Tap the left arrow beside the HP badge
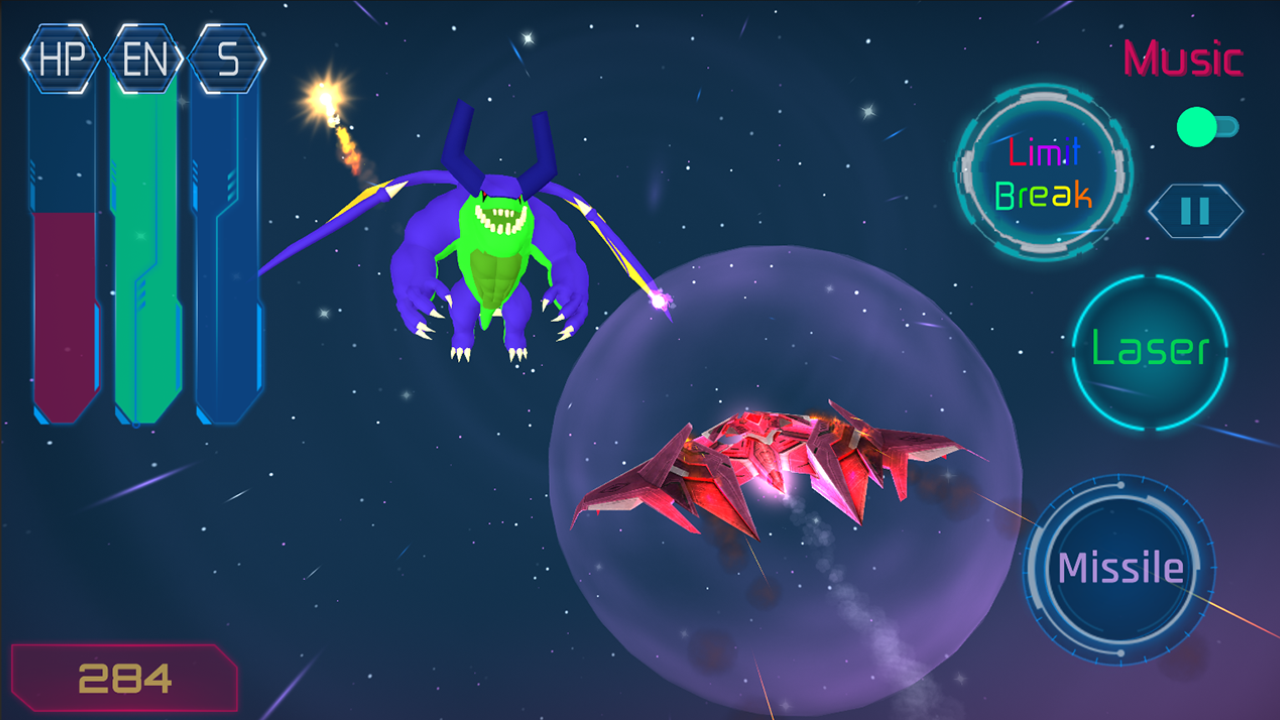Screen dimensions: 1280x720 [22, 57]
